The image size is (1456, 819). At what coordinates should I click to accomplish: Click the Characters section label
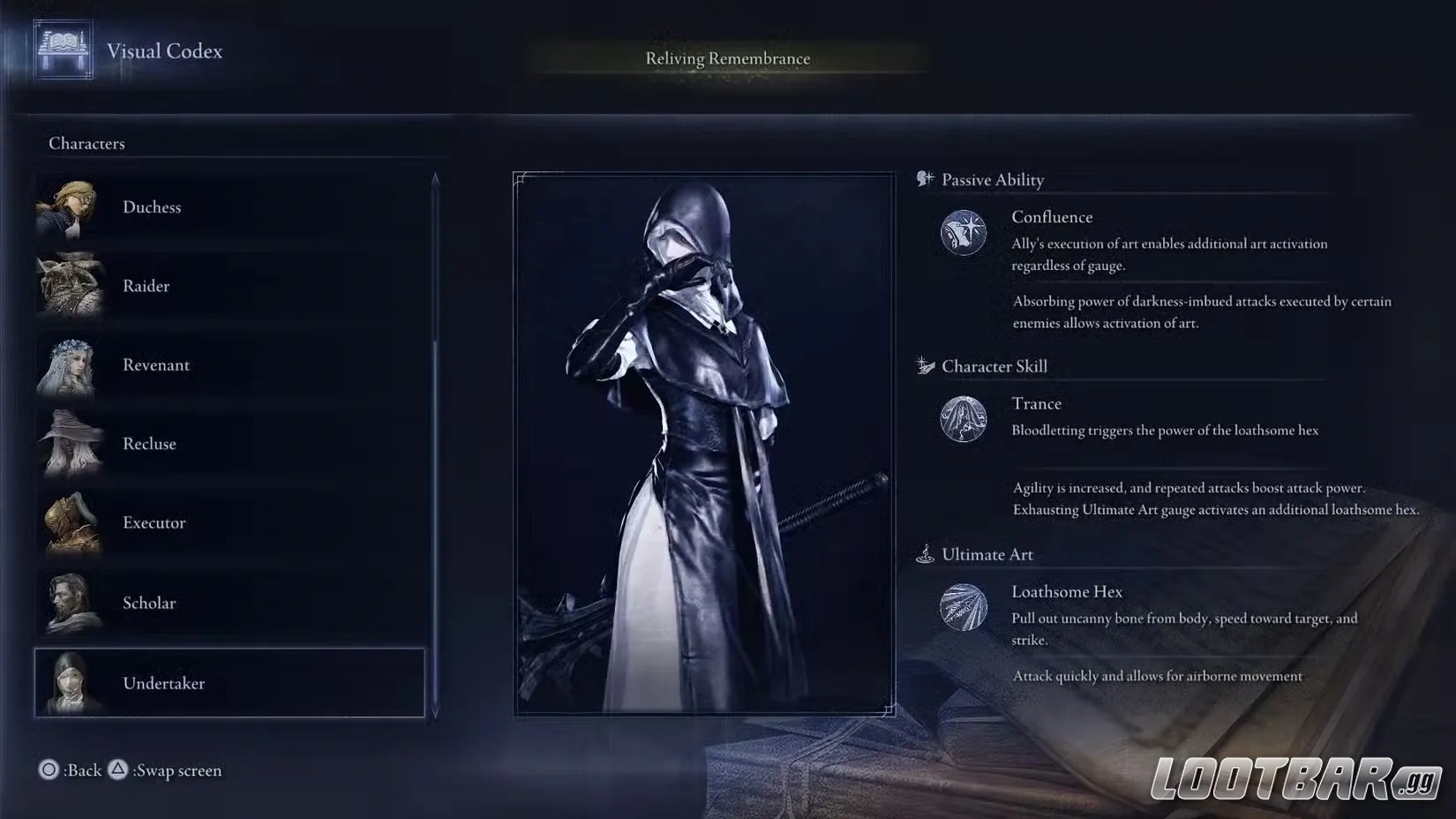coord(86,143)
